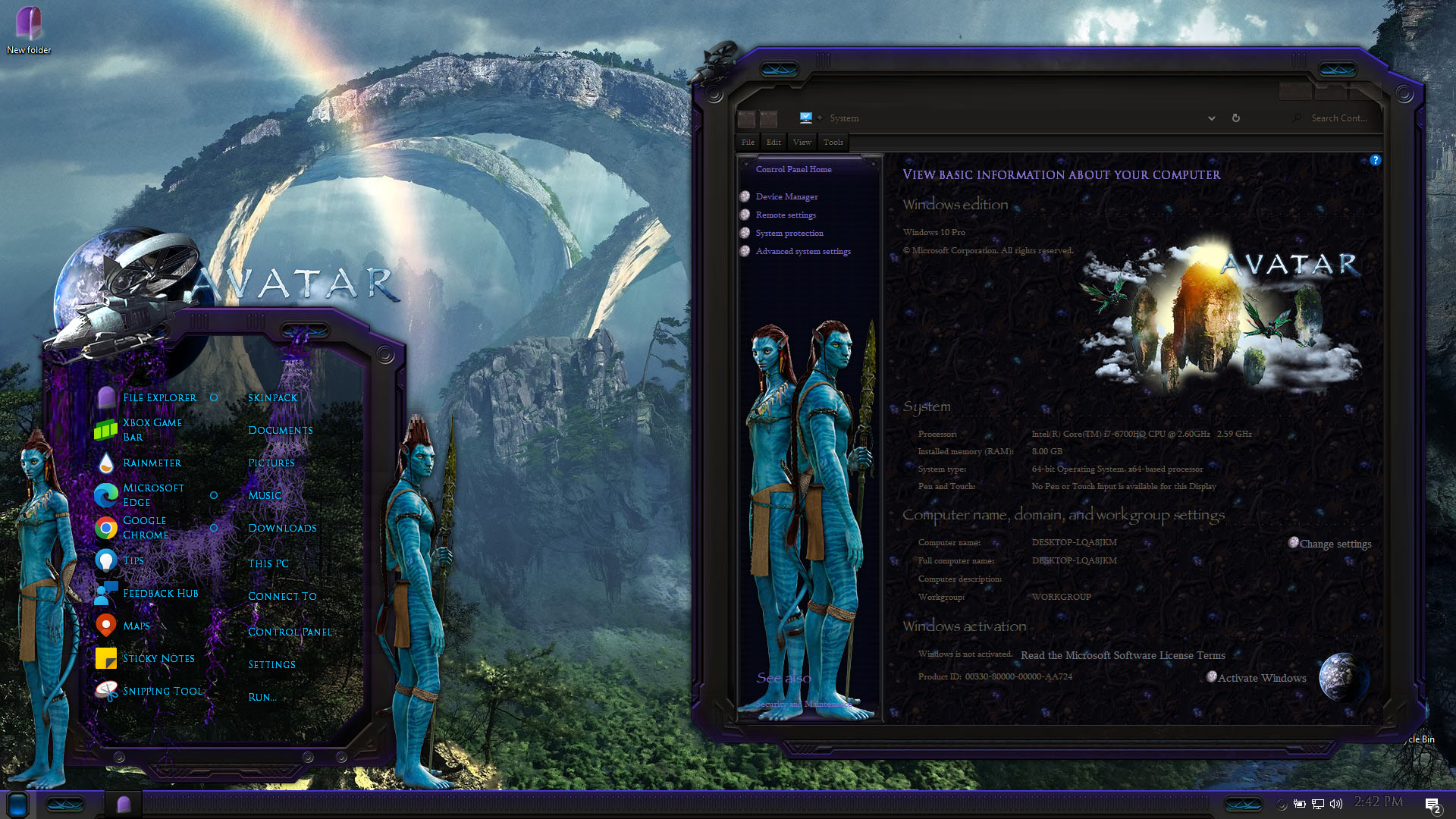Open Advanced system settings
1456x819 pixels.
[802, 252]
